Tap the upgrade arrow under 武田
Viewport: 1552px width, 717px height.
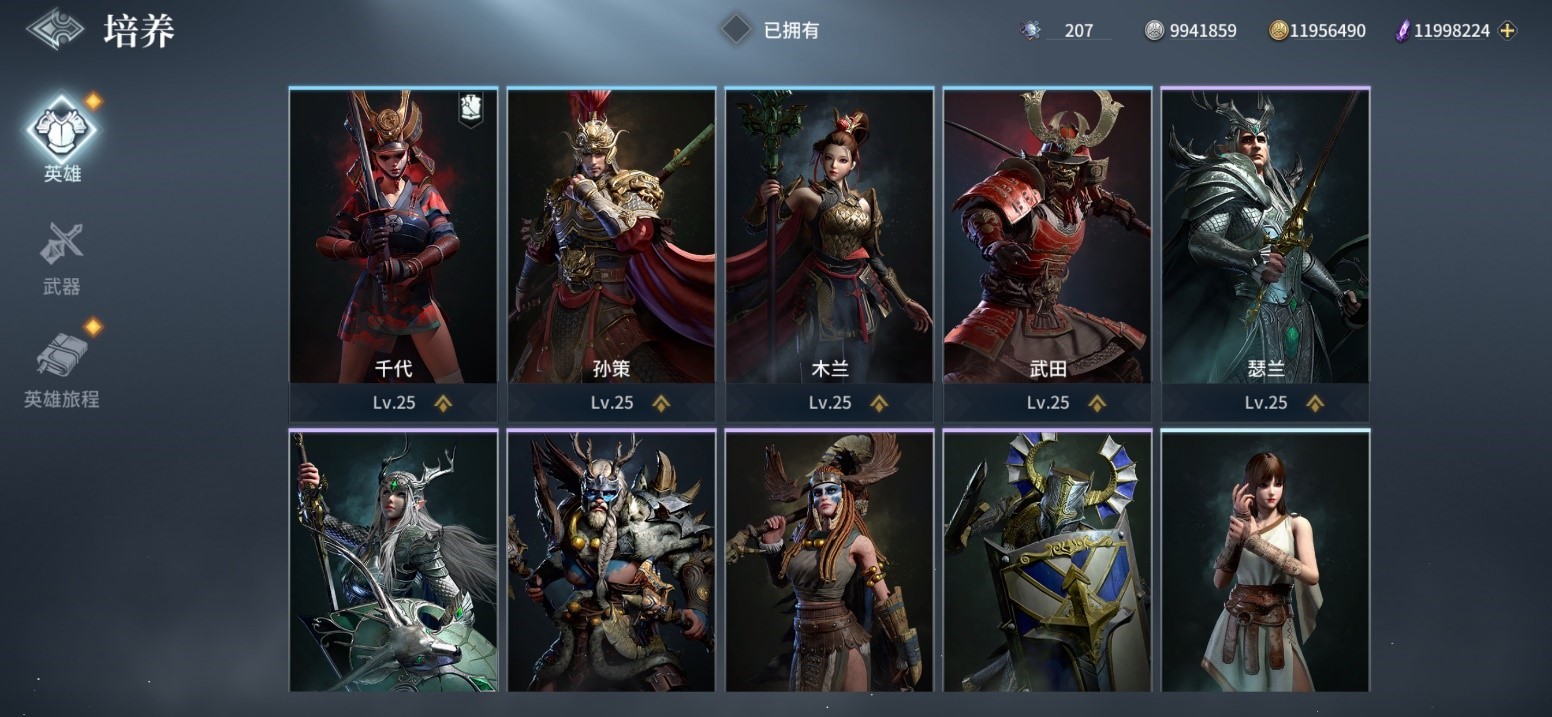click(1097, 403)
